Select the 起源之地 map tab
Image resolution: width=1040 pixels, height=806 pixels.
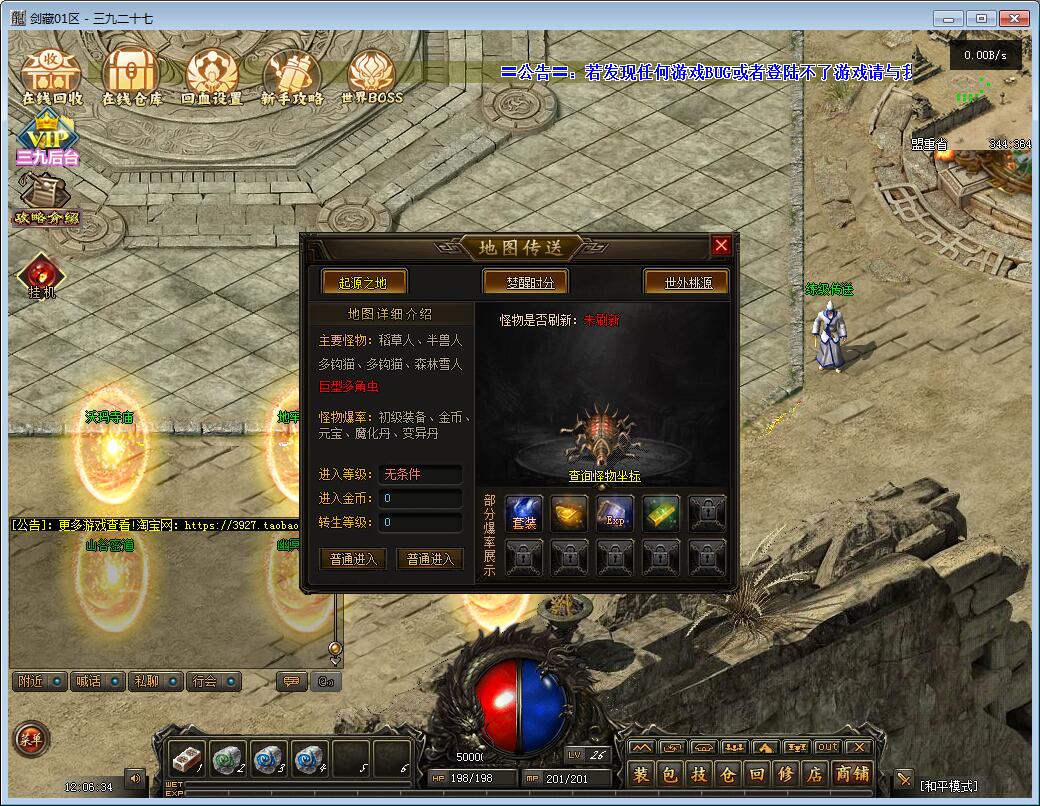[x=363, y=283]
